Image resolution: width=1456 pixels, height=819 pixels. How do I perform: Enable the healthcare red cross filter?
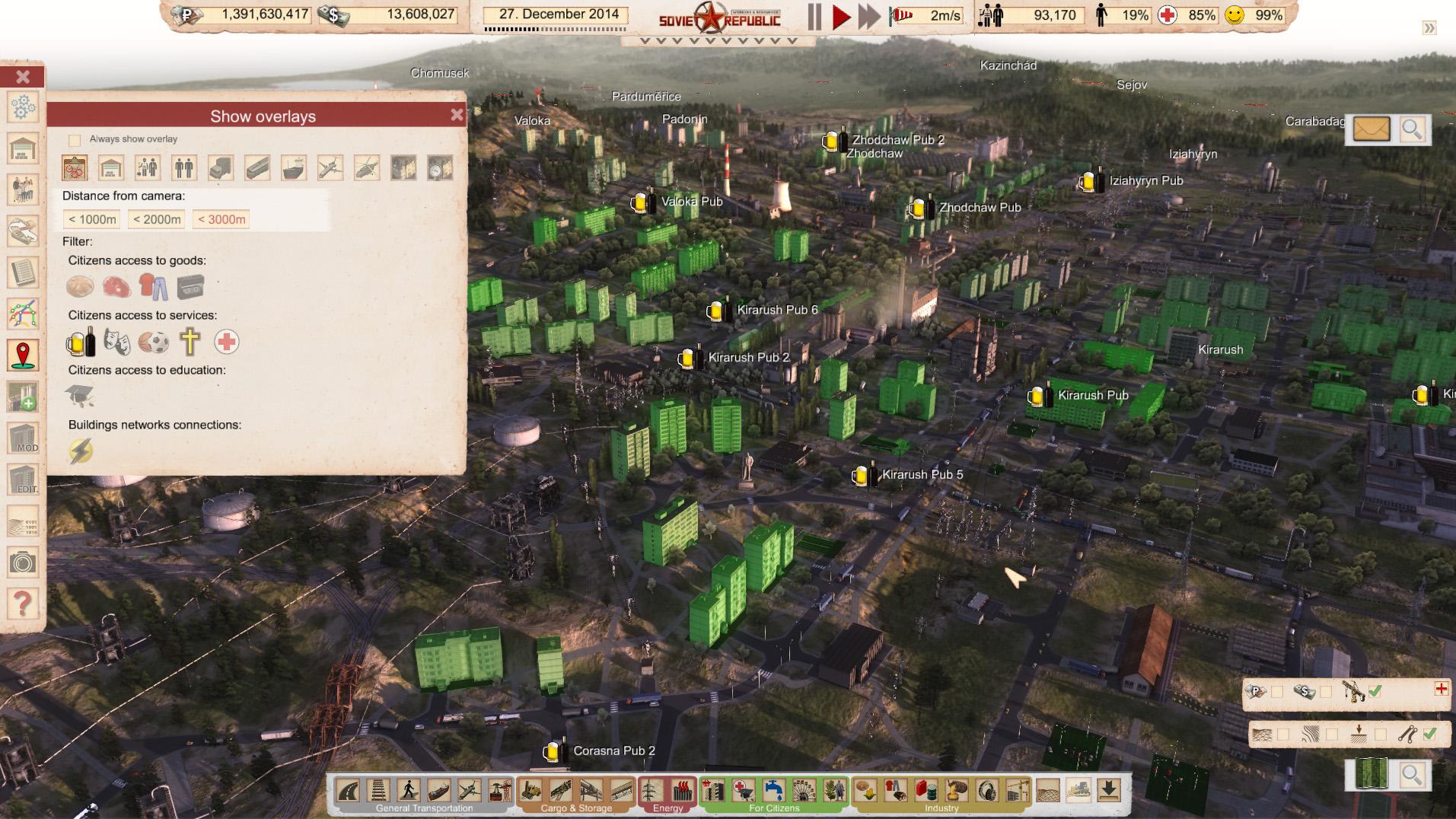click(226, 343)
